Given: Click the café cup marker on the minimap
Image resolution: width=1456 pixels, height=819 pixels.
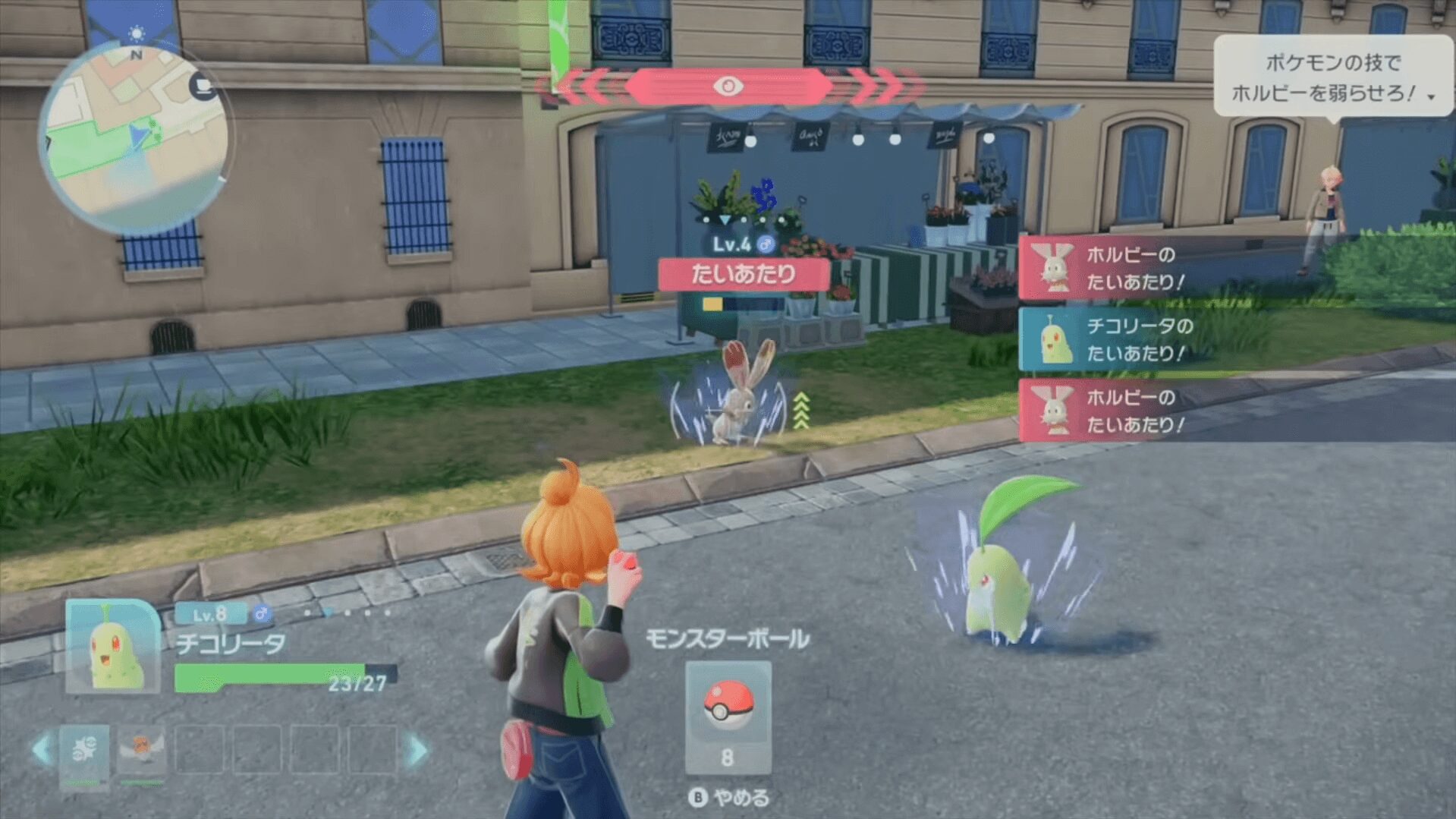Looking at the screenshot, I should (203, 87).
